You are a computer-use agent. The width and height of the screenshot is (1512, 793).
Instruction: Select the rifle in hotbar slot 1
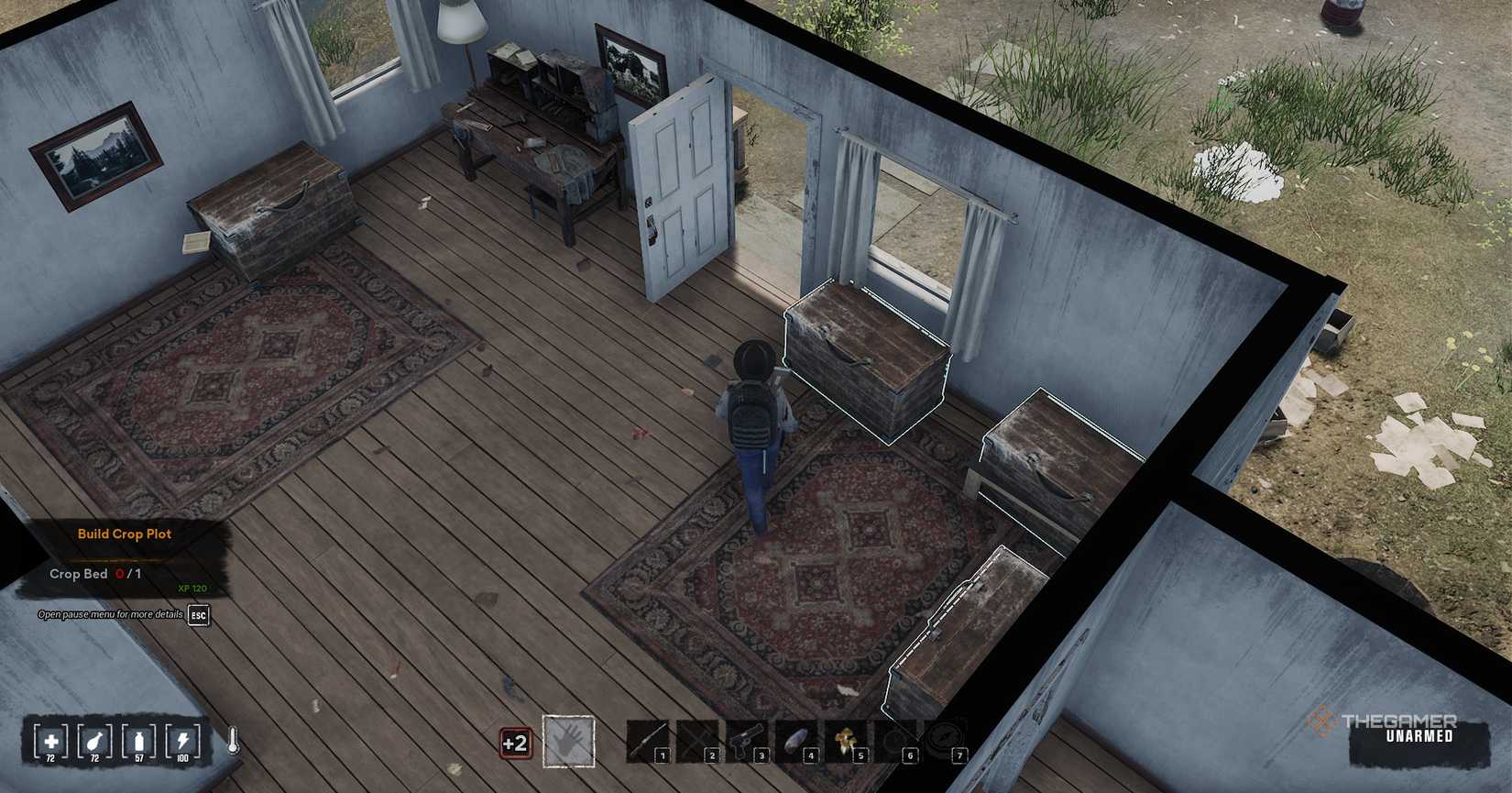[x=651, y=738]
